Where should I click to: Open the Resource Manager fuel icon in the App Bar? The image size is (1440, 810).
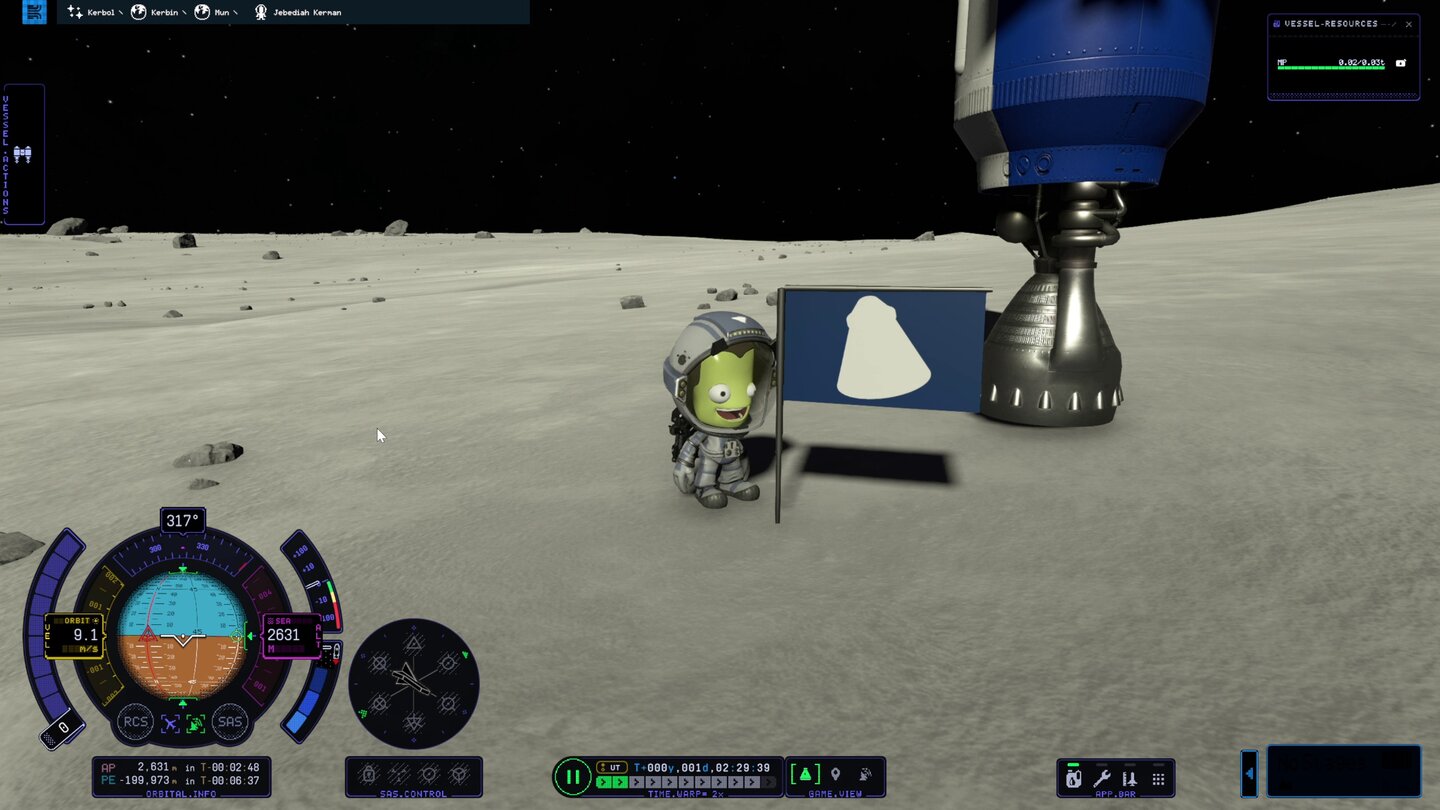point(1073,778)
